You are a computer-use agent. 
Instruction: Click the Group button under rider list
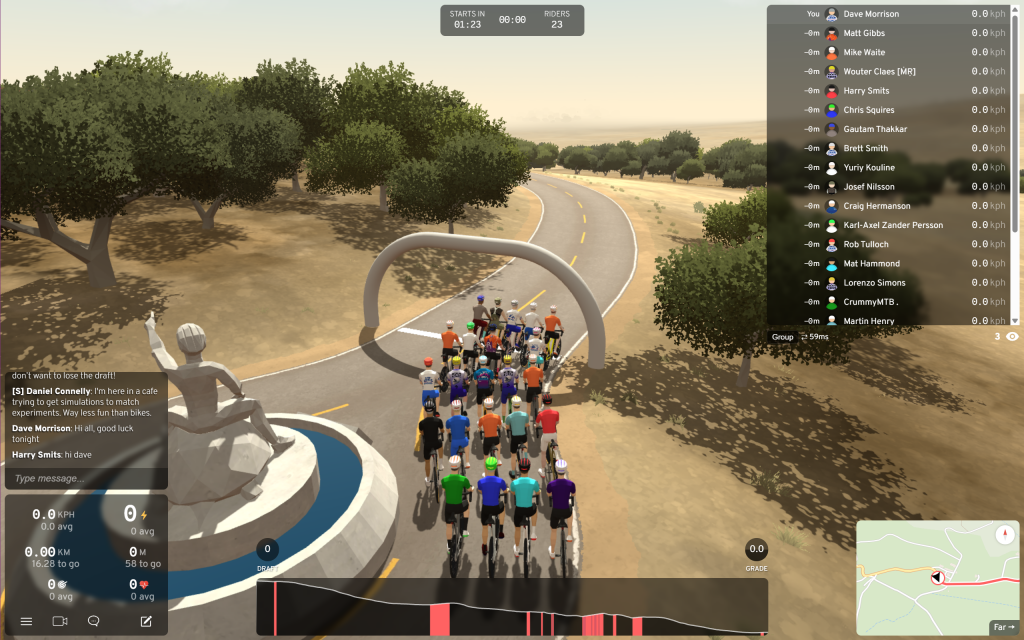(x=782, y=337)
